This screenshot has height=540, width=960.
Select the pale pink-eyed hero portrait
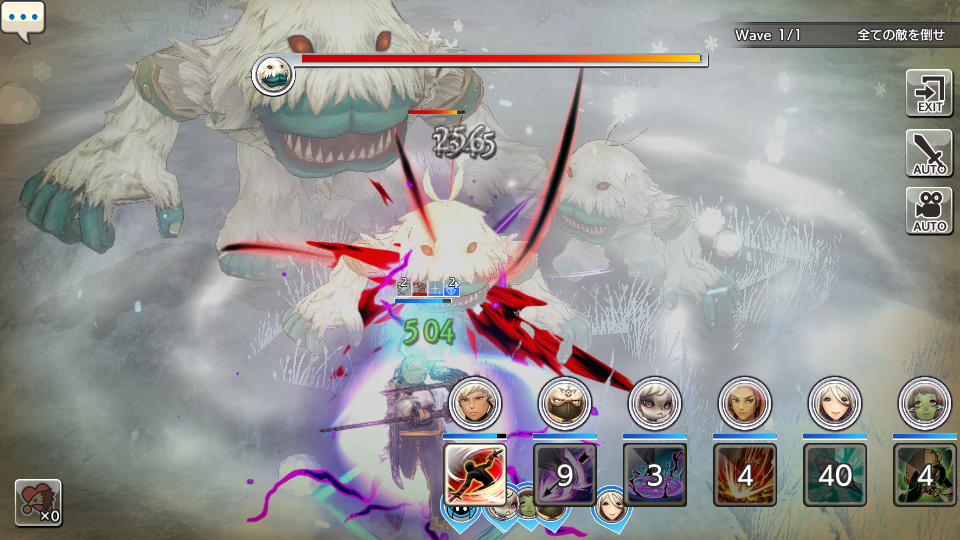(x=655, y=404)
